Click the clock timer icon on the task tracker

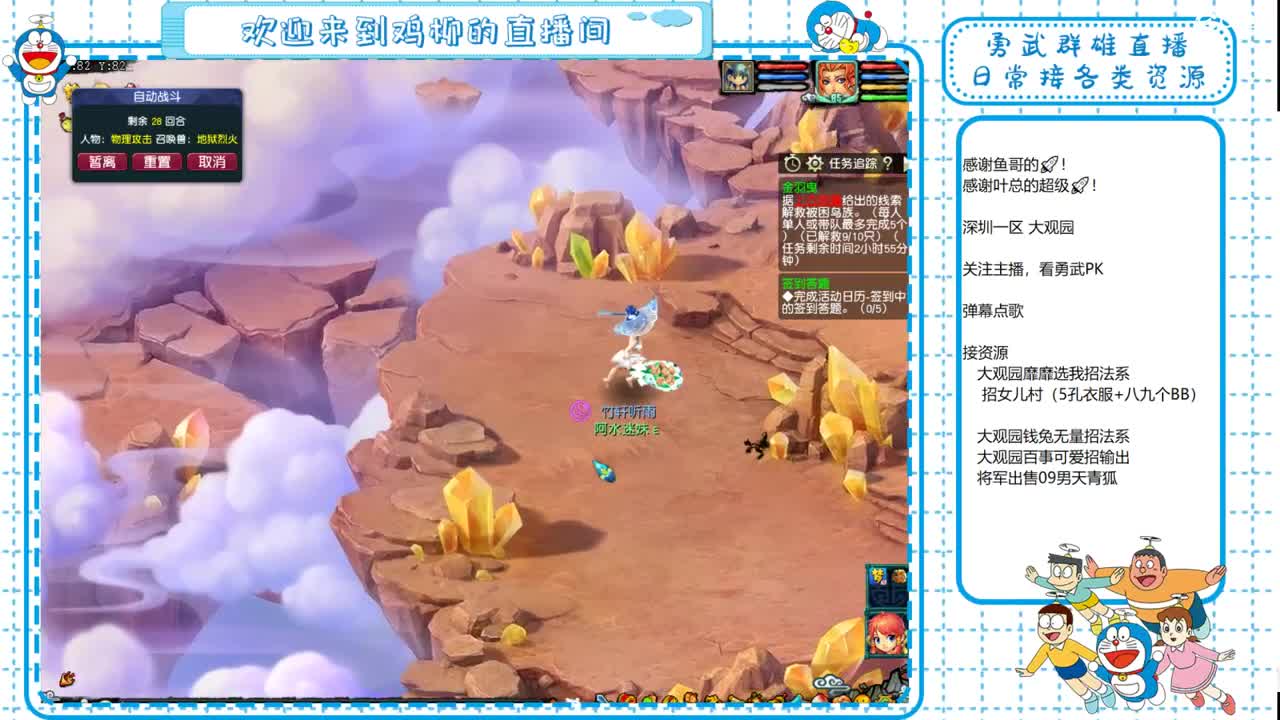(x=793, y=163)
